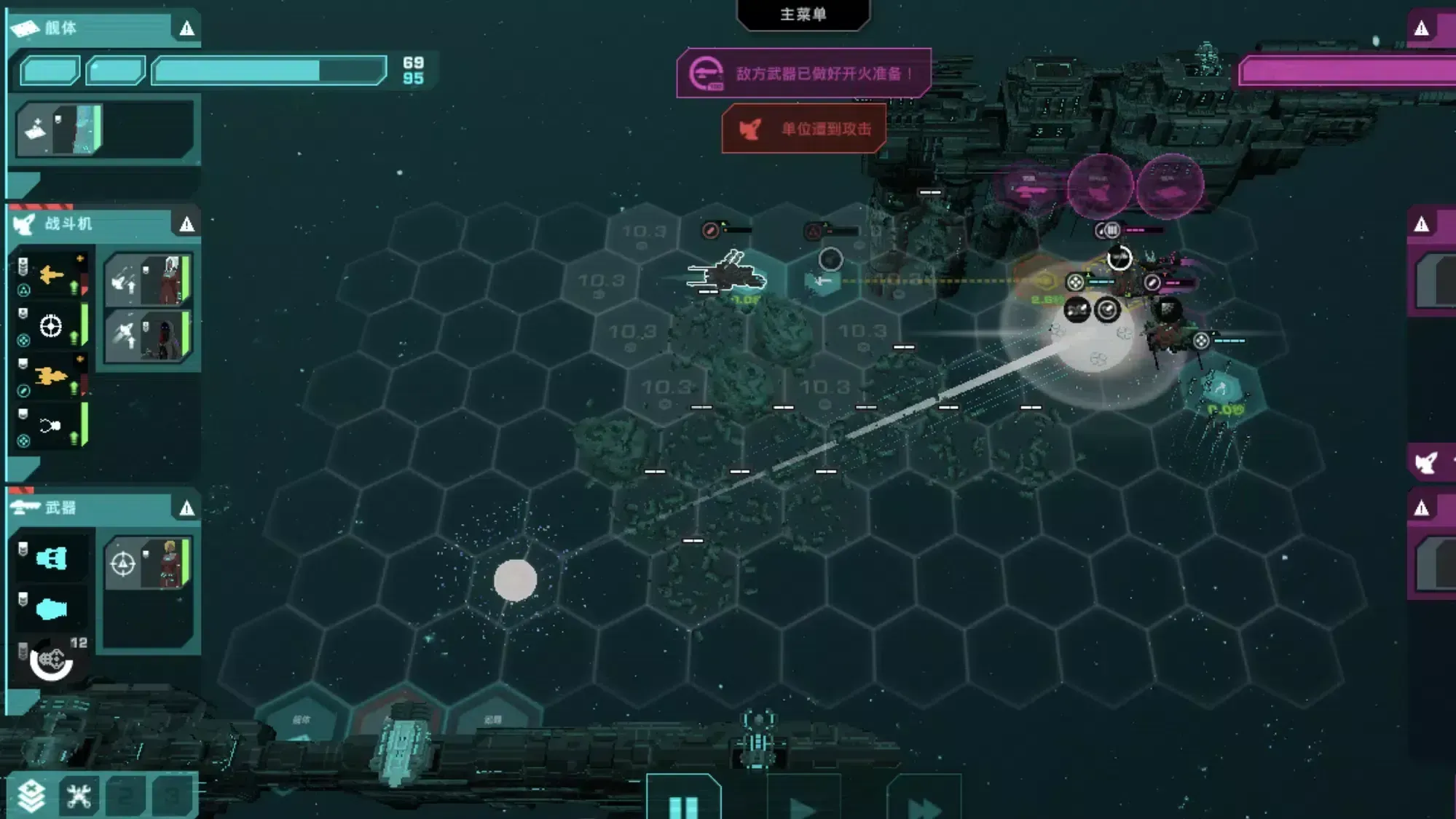Open the 主菜单 main menu
This screenshot has height=819, width=1456.
[803, 15]
